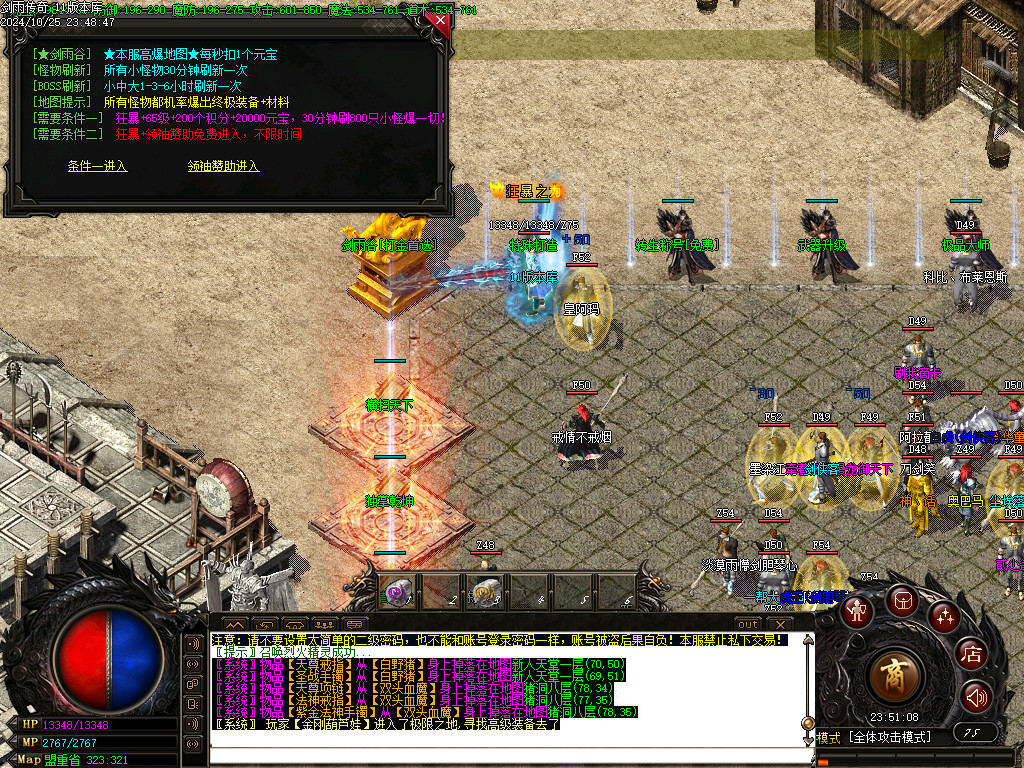Open the character equipment round button
Viewport: 1024px width, 768px height.
click(855, 612)
